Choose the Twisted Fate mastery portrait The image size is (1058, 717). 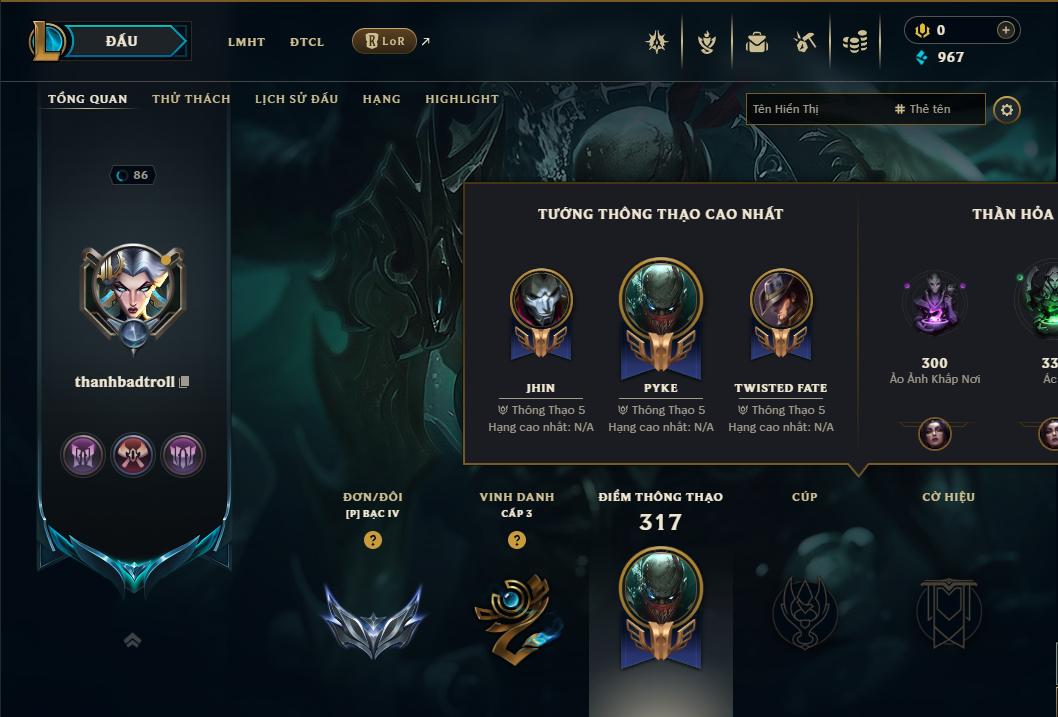click(x=780, y=300)
